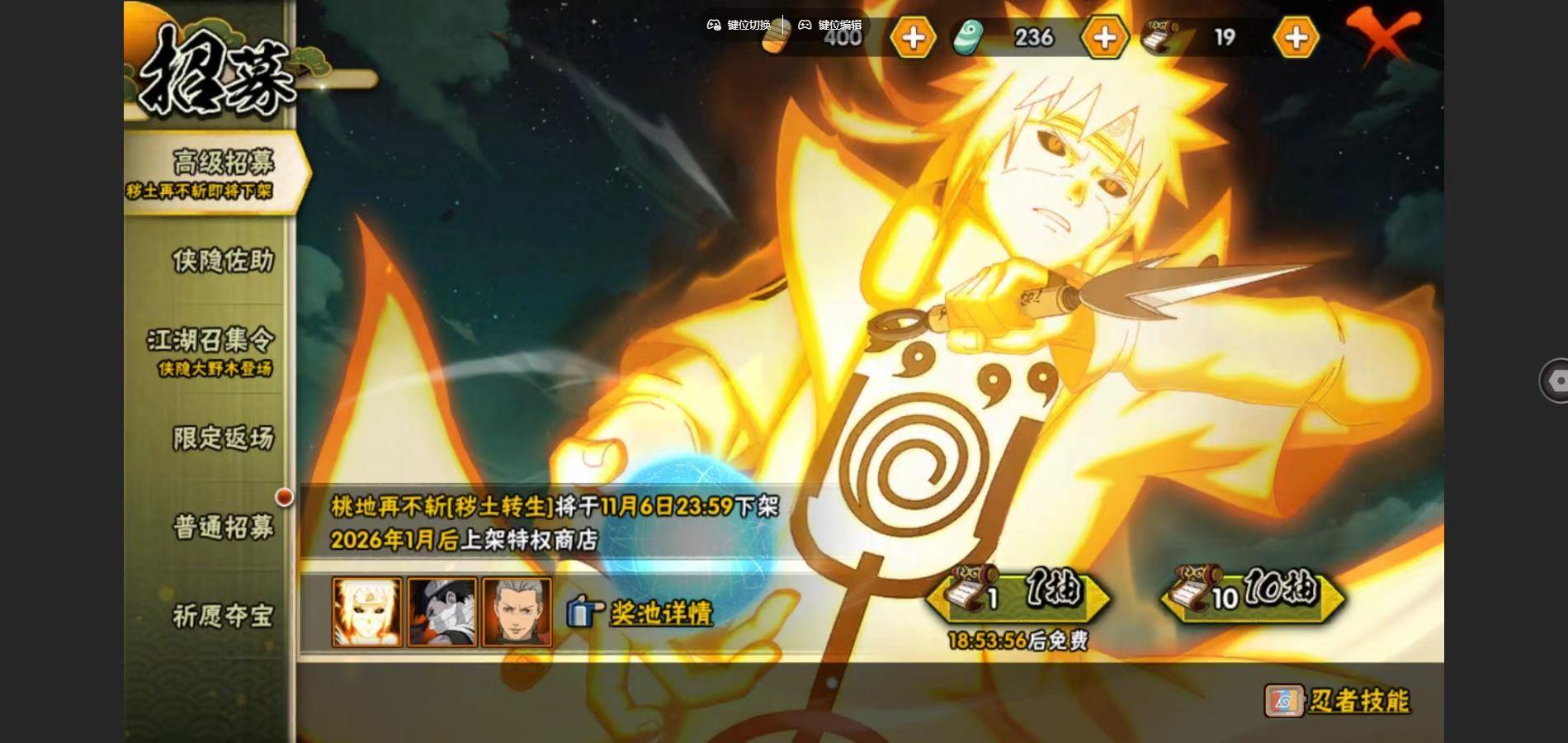Add more green jade currency

1104,38
